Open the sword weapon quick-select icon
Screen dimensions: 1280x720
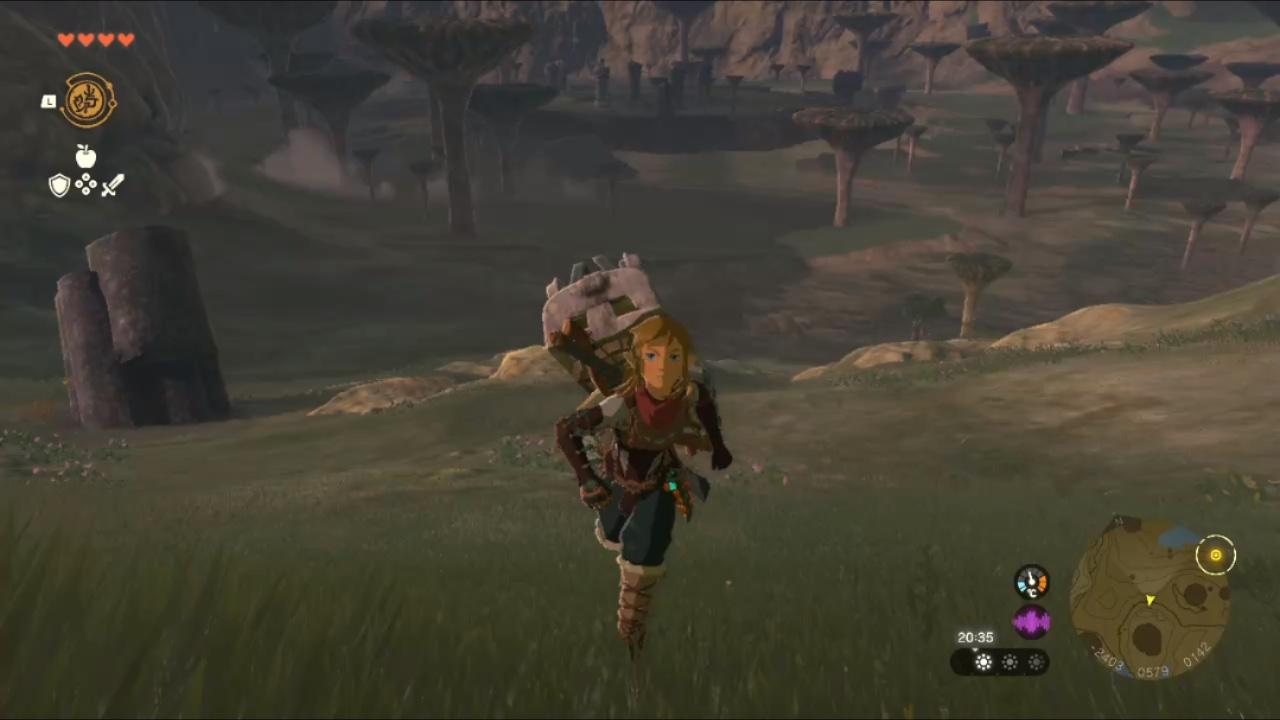pos(112,185)
